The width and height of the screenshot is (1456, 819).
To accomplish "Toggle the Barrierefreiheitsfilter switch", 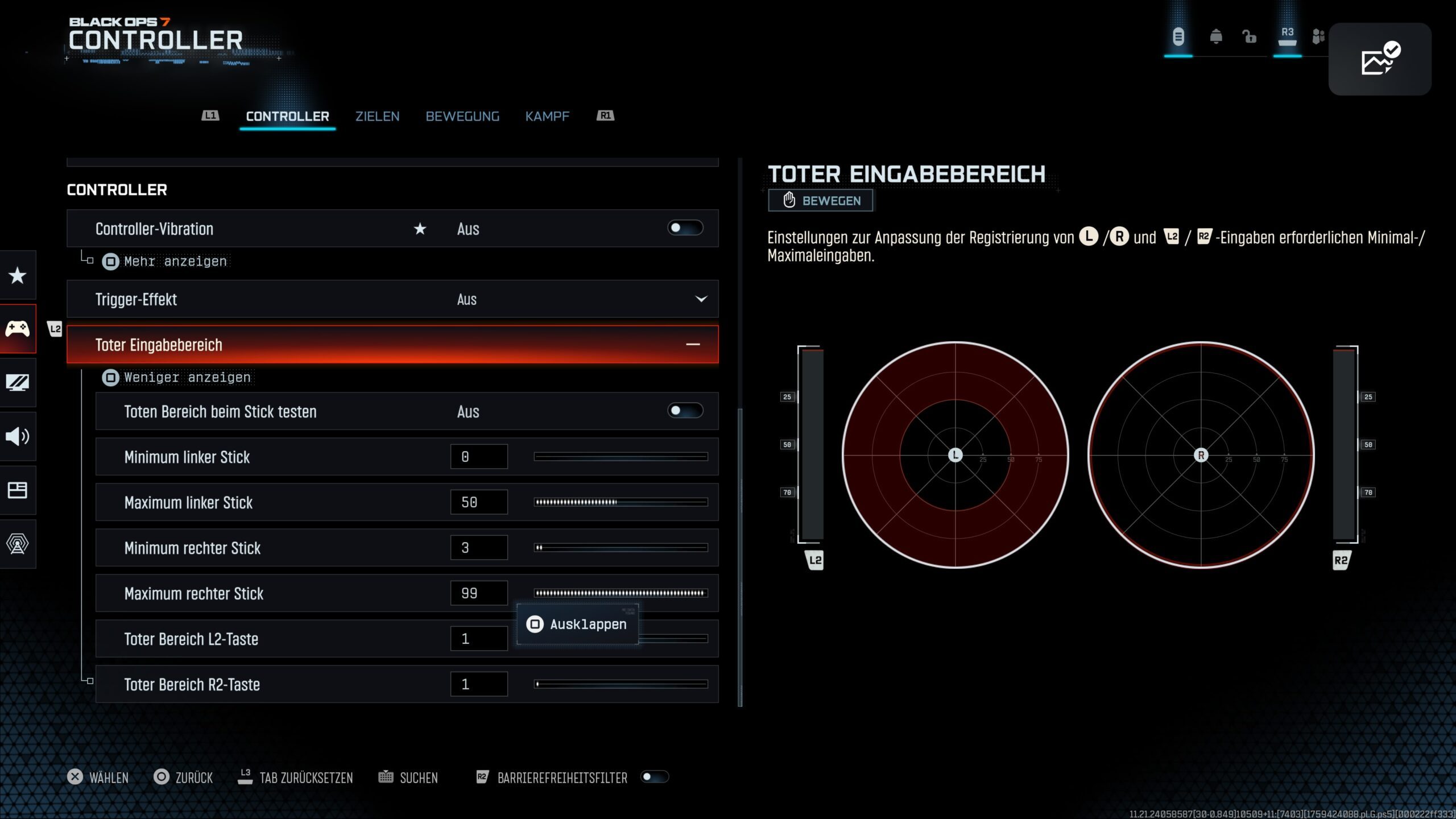I will (654, 777).
